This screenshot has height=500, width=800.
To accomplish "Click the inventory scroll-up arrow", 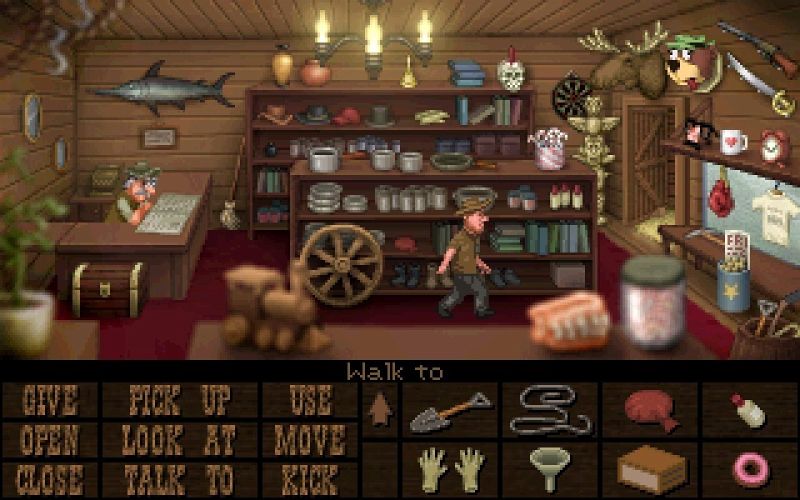I will pos(379,408).
